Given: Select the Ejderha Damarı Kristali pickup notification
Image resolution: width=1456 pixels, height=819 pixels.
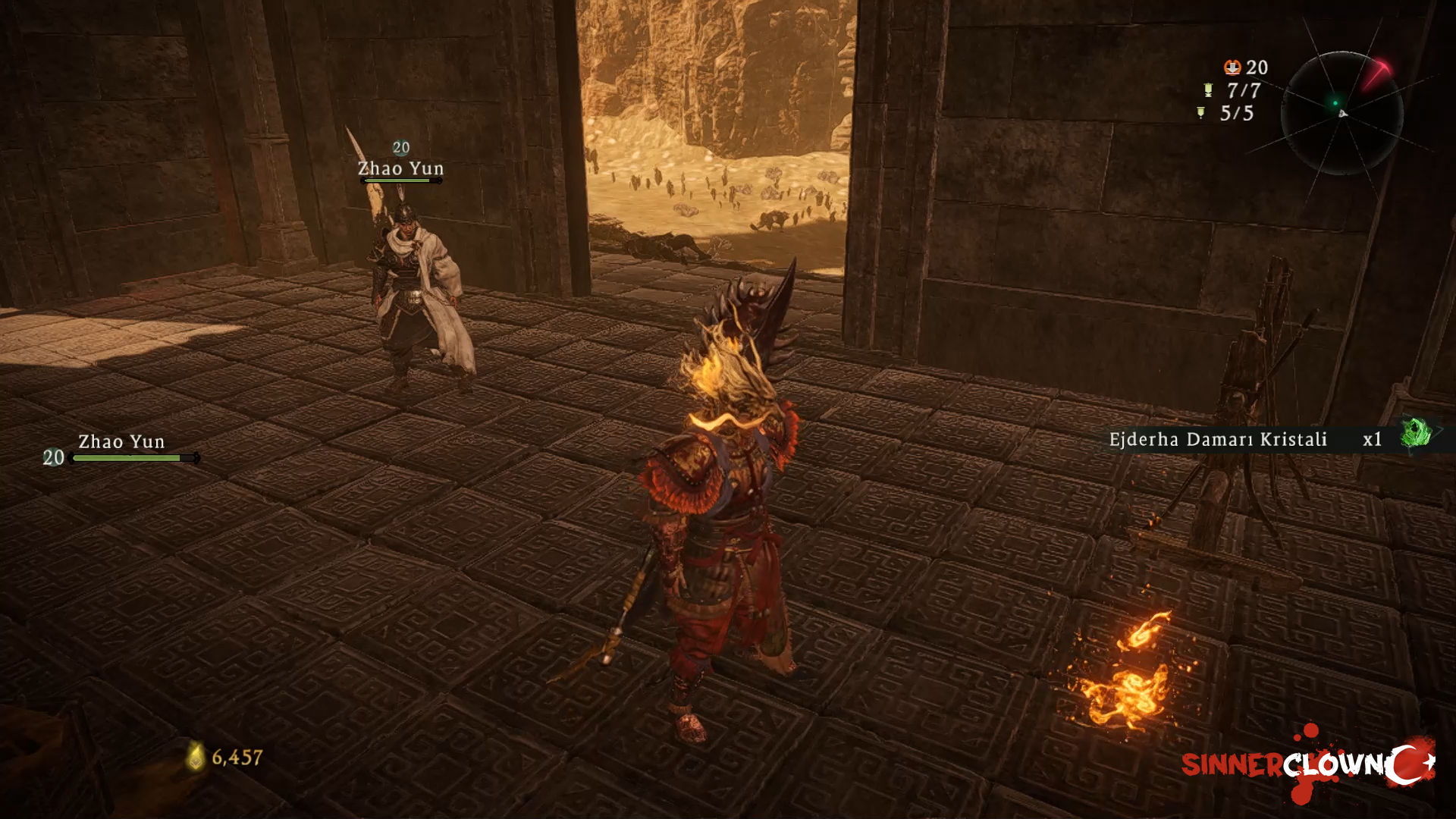Looking at the screenshot, I should (x=1245, y=440).
